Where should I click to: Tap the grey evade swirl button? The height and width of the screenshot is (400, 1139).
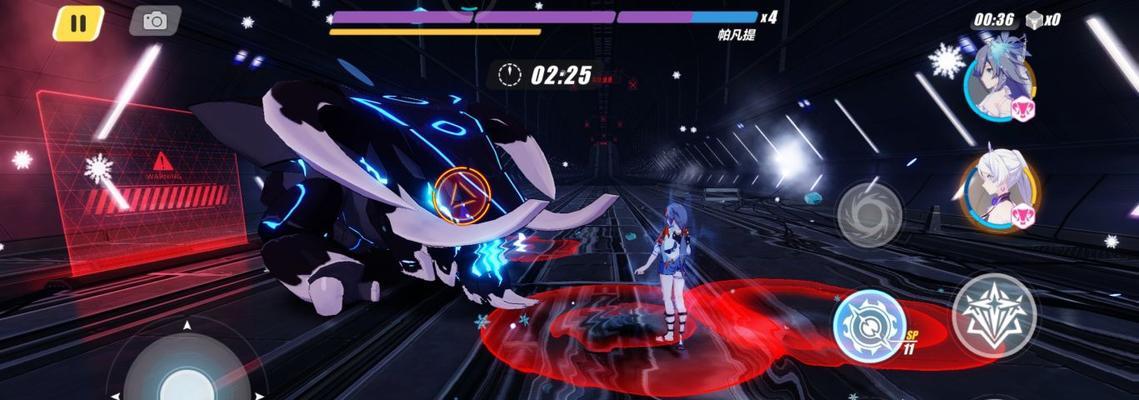click(x=869, y=214)
